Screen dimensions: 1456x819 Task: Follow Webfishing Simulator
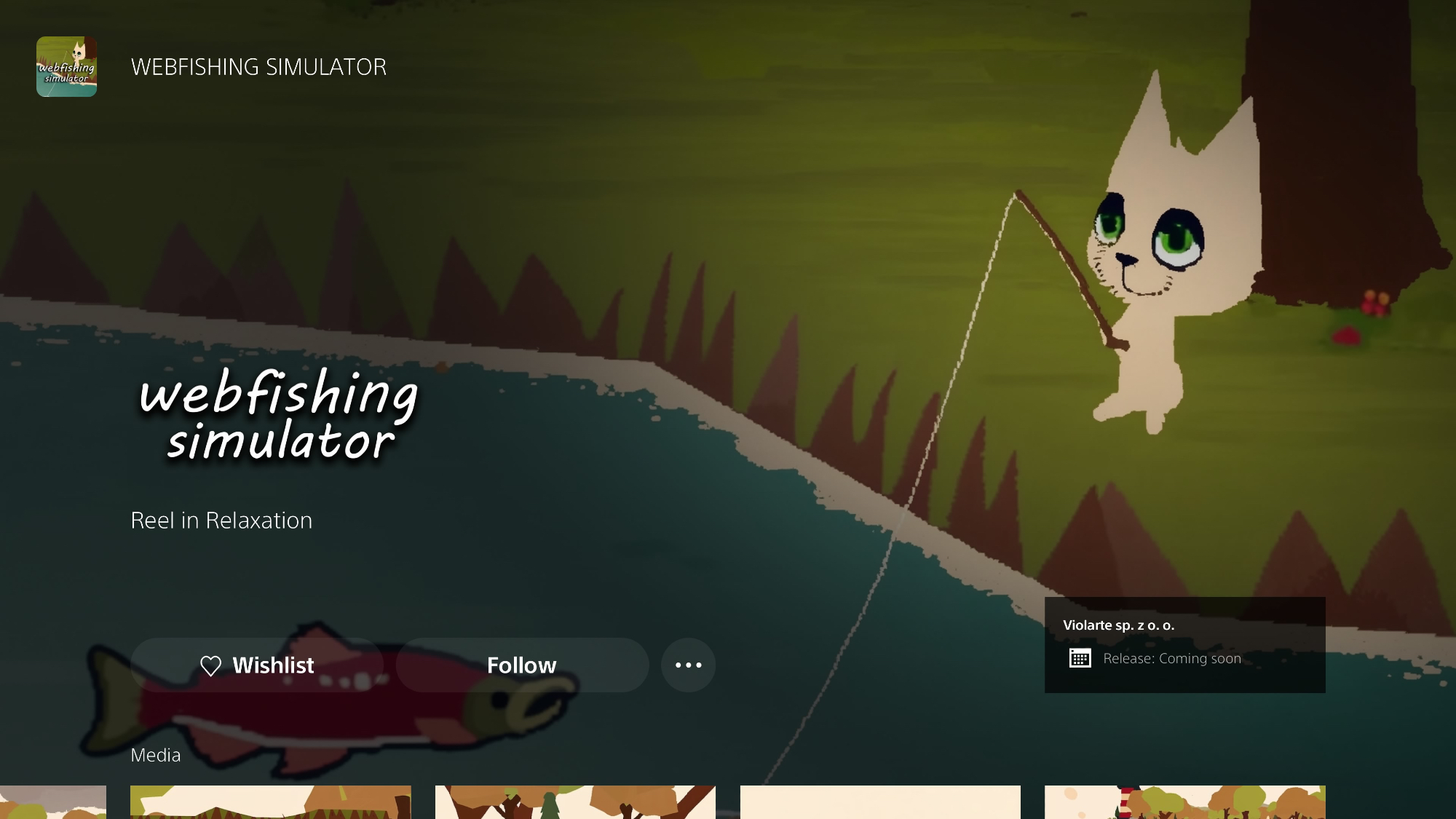[x=522, y=665]
